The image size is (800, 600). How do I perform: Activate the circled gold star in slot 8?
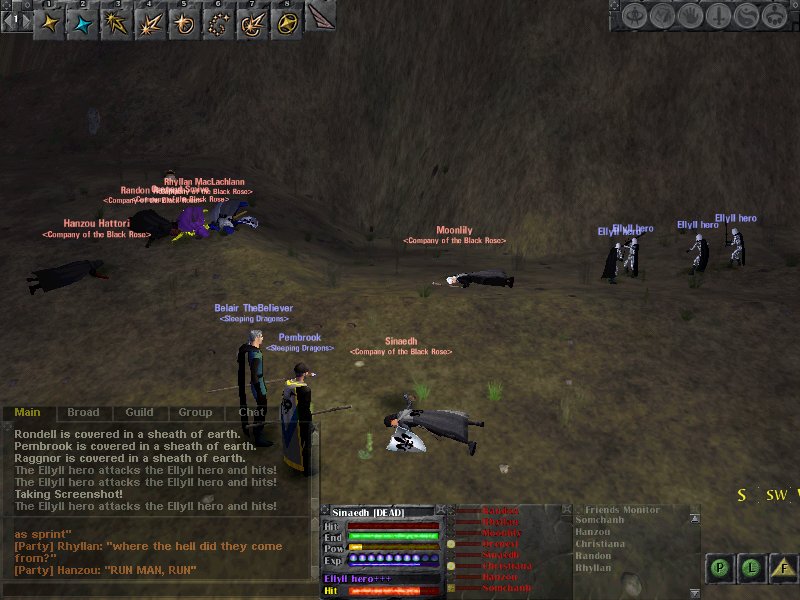pos(286,22)
